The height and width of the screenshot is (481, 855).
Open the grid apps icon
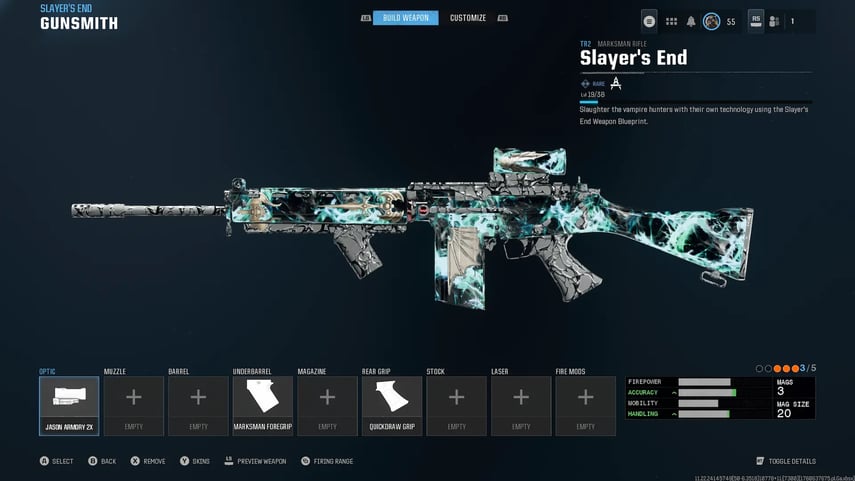click(x=672, y=21)
